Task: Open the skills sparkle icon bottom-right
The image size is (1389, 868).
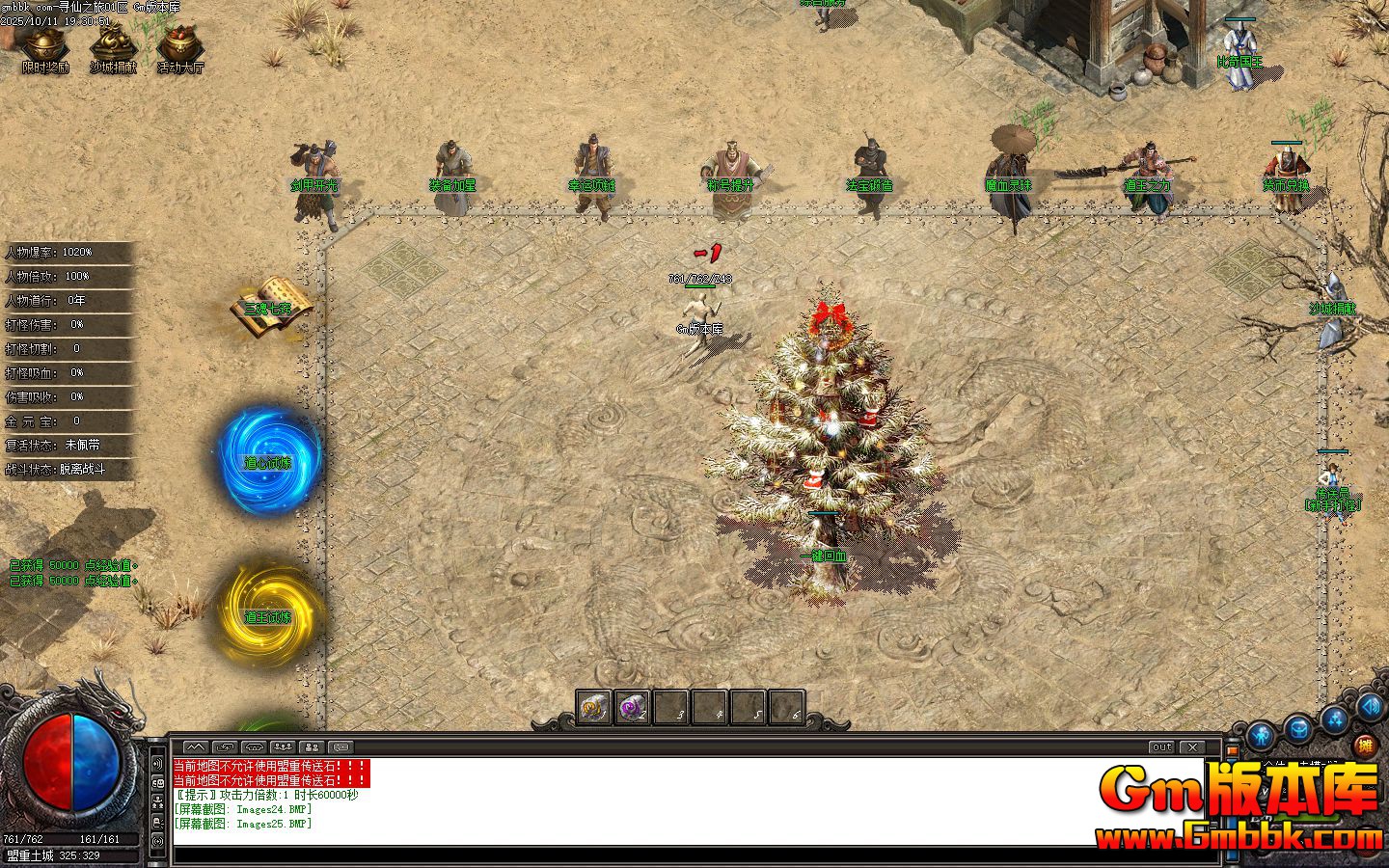Action: 1335,719
